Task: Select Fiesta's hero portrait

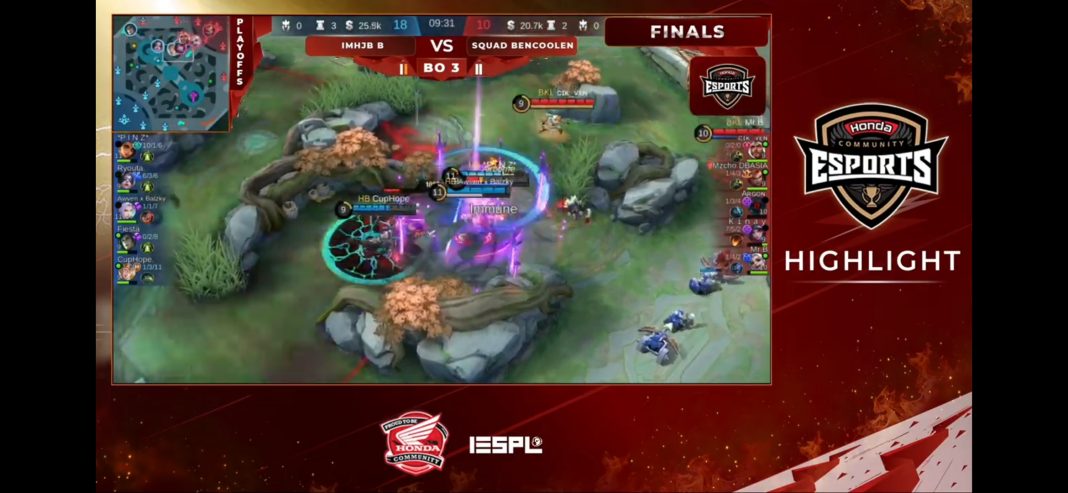Action: [x=127, y=242]
